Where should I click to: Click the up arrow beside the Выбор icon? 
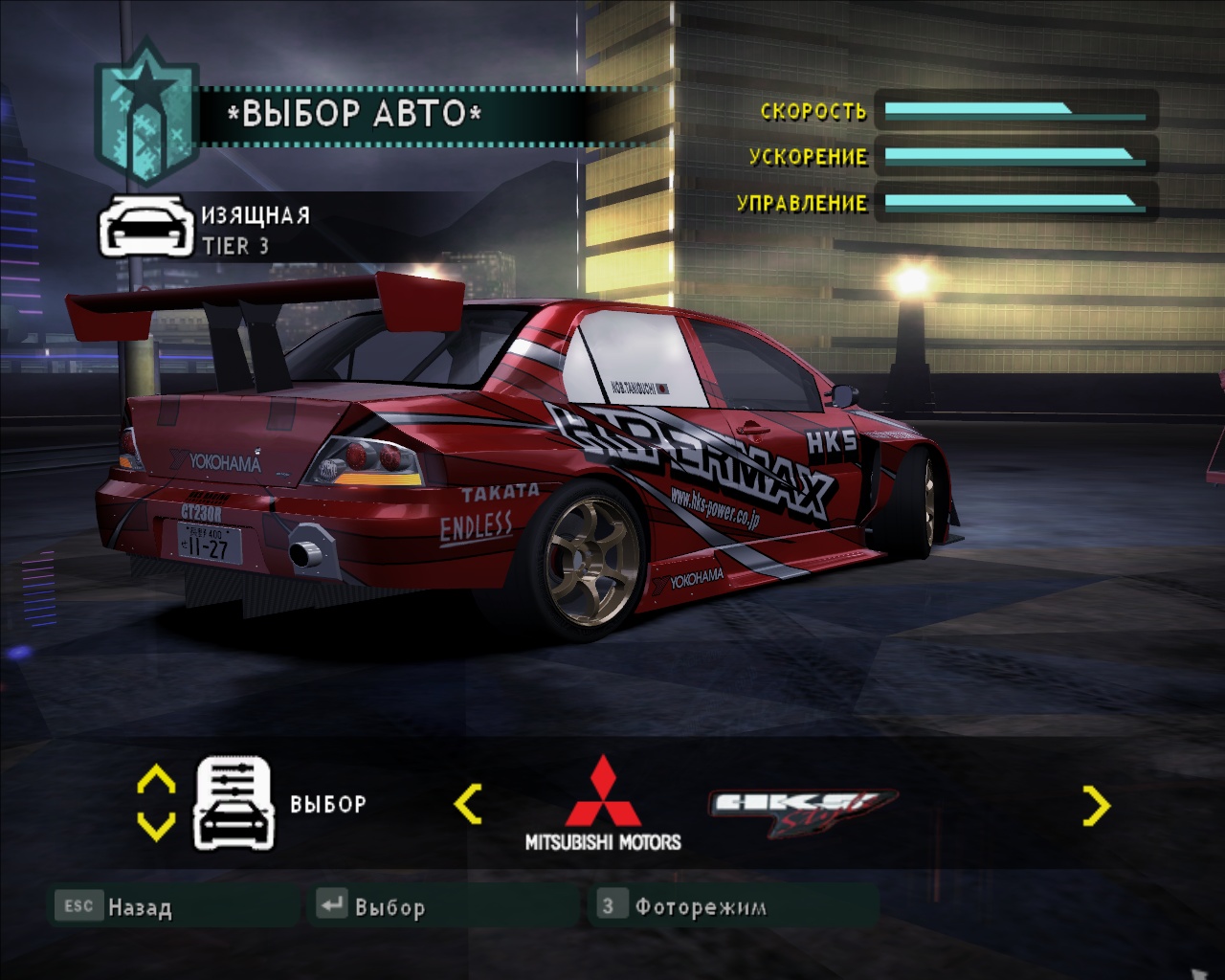156,781
